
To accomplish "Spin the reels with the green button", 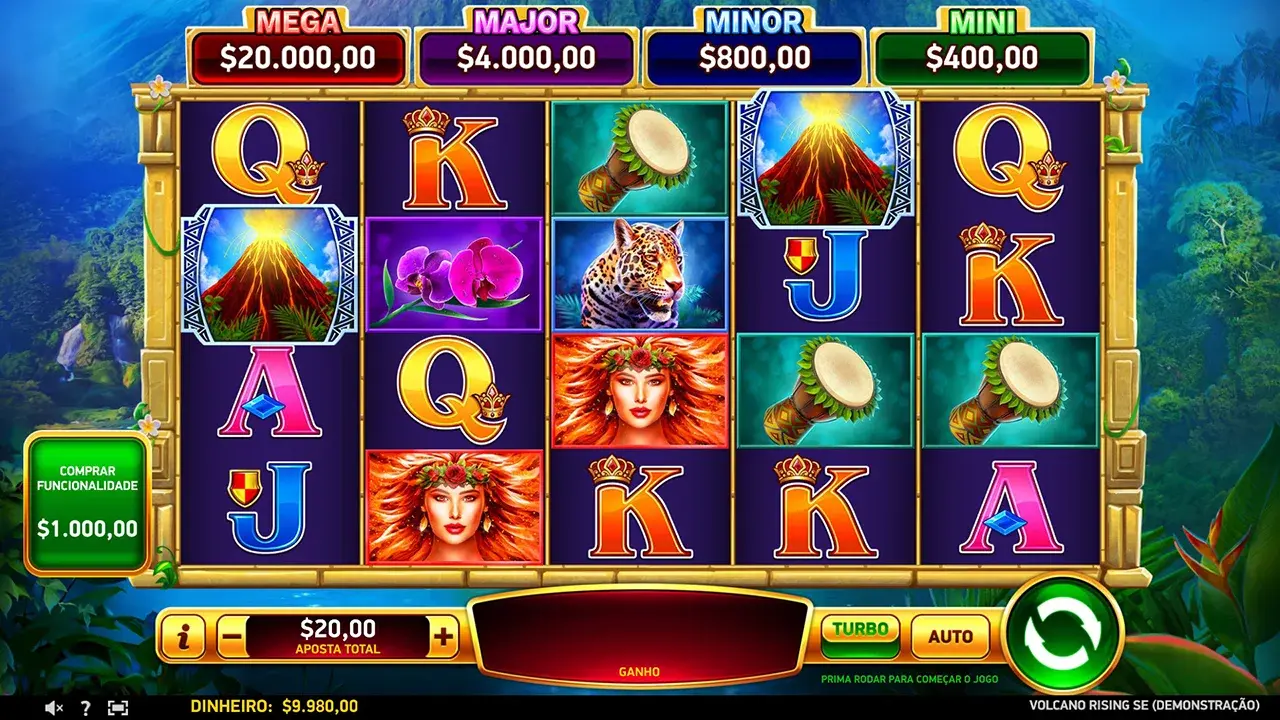I will point(1063,633).
